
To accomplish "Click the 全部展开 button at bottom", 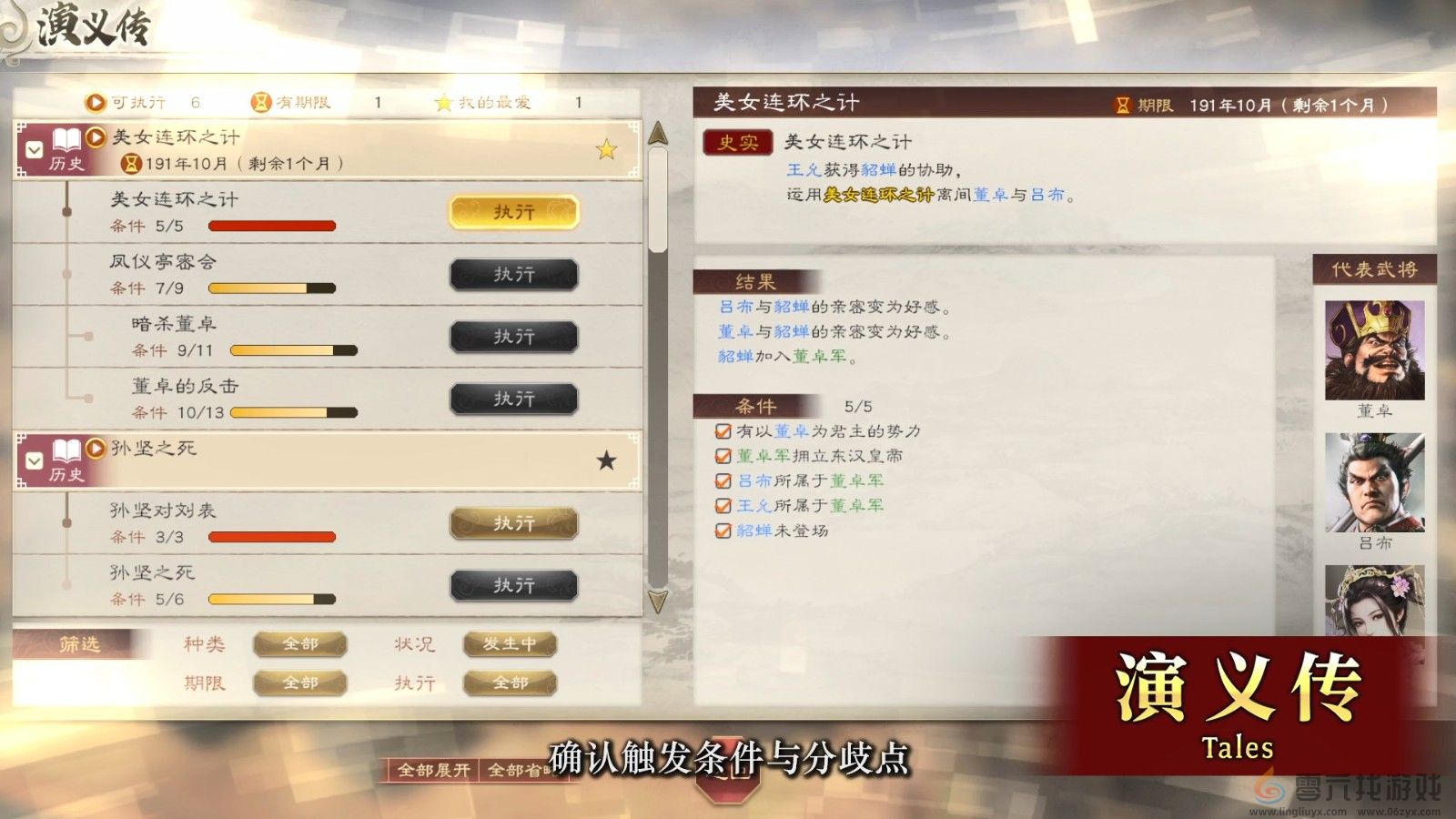I will pos(434,769).
